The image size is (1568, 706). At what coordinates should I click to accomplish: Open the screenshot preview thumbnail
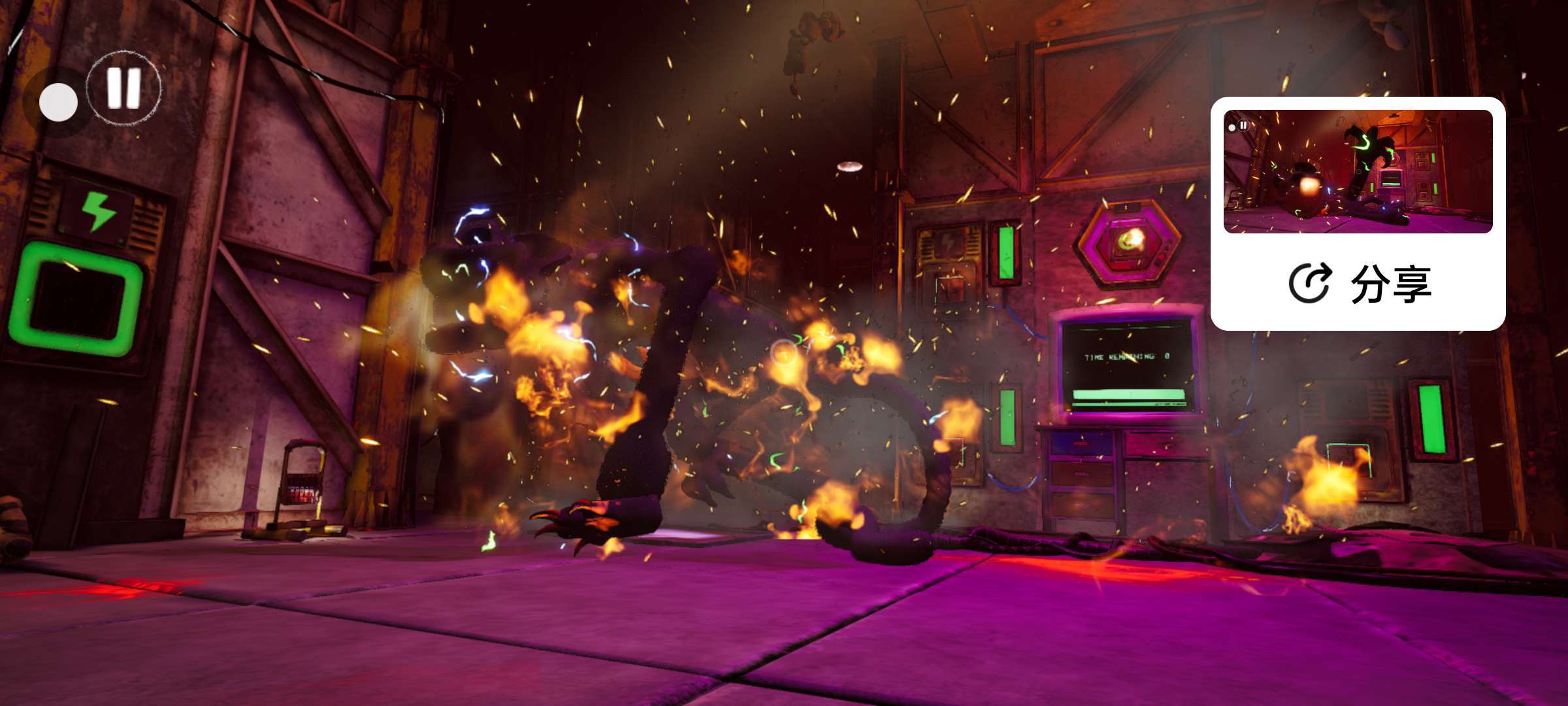(x=1358, y=171)
